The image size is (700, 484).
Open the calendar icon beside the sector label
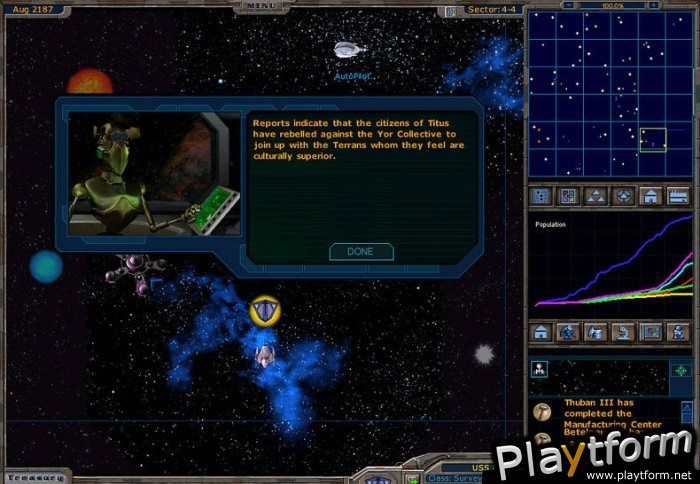450,10
